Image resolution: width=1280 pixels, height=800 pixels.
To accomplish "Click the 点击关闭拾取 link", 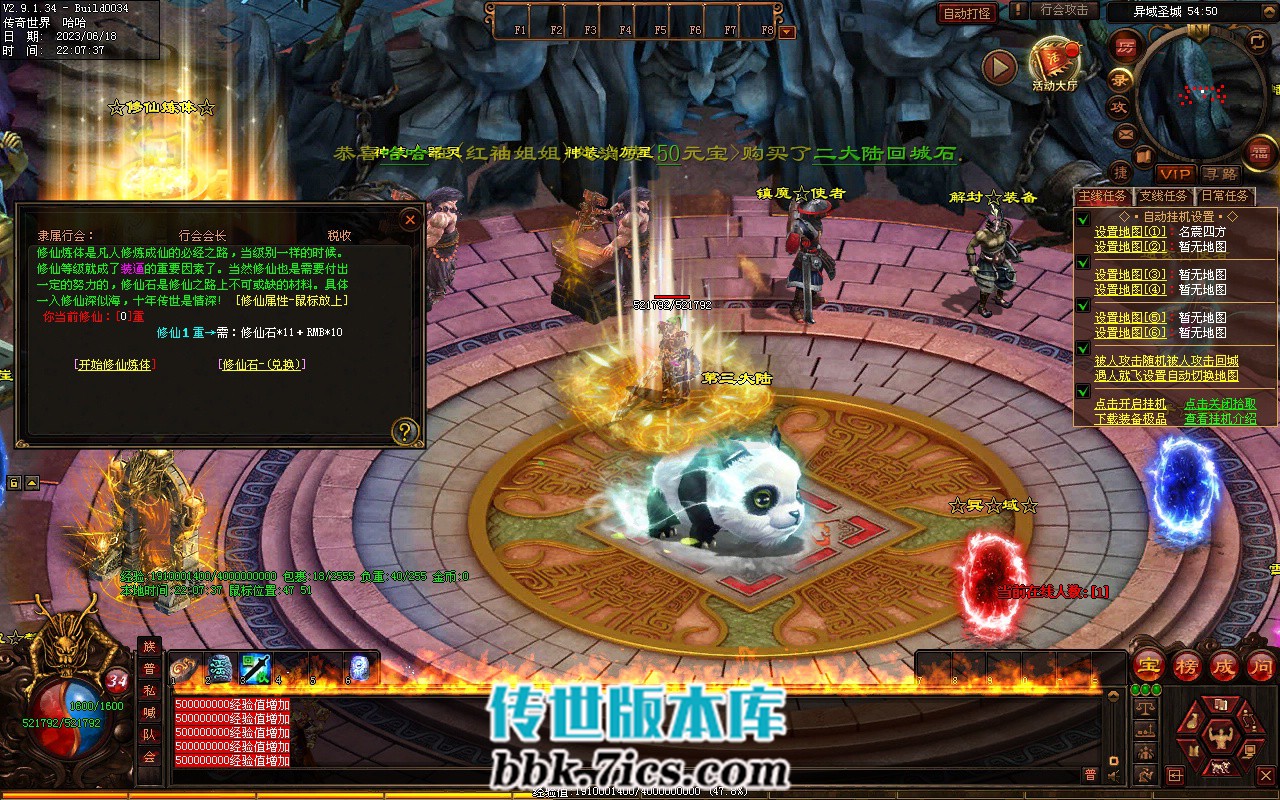I will coord(1220,404).
